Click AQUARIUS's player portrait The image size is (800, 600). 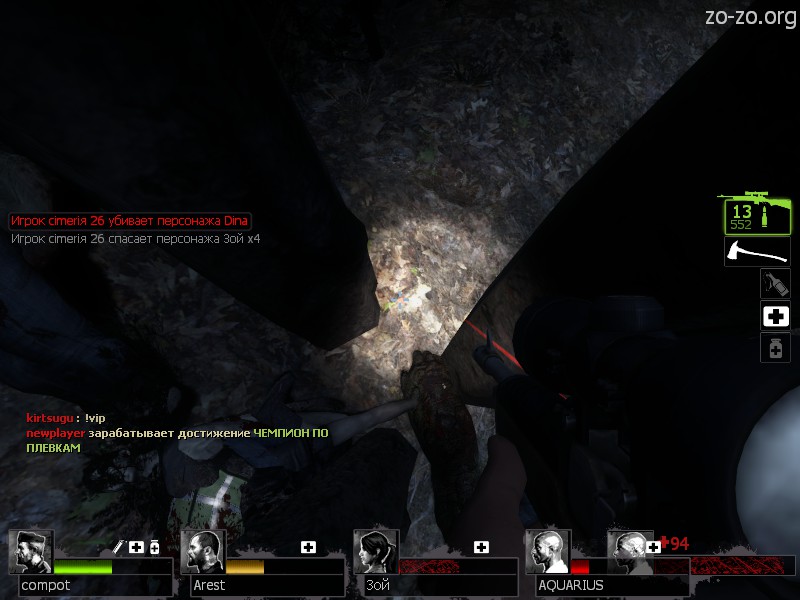548,551
